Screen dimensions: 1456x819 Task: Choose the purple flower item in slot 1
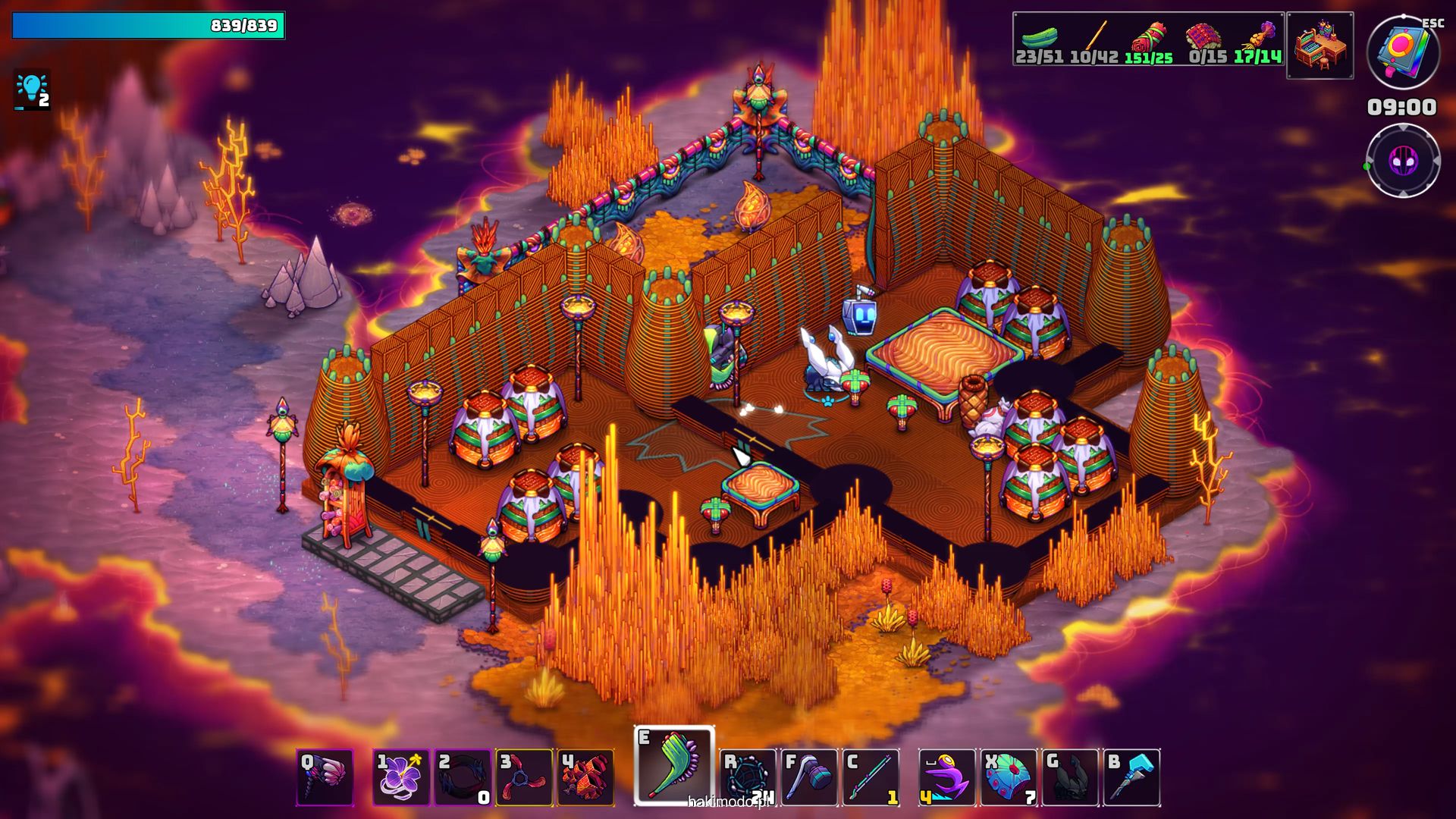(401, 777)
